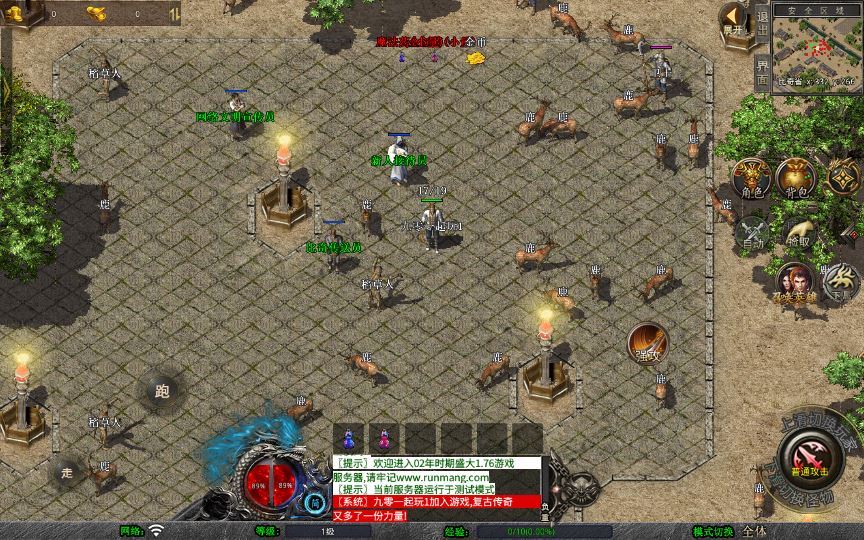Select the 跑 run movement button

coord(162,391)
